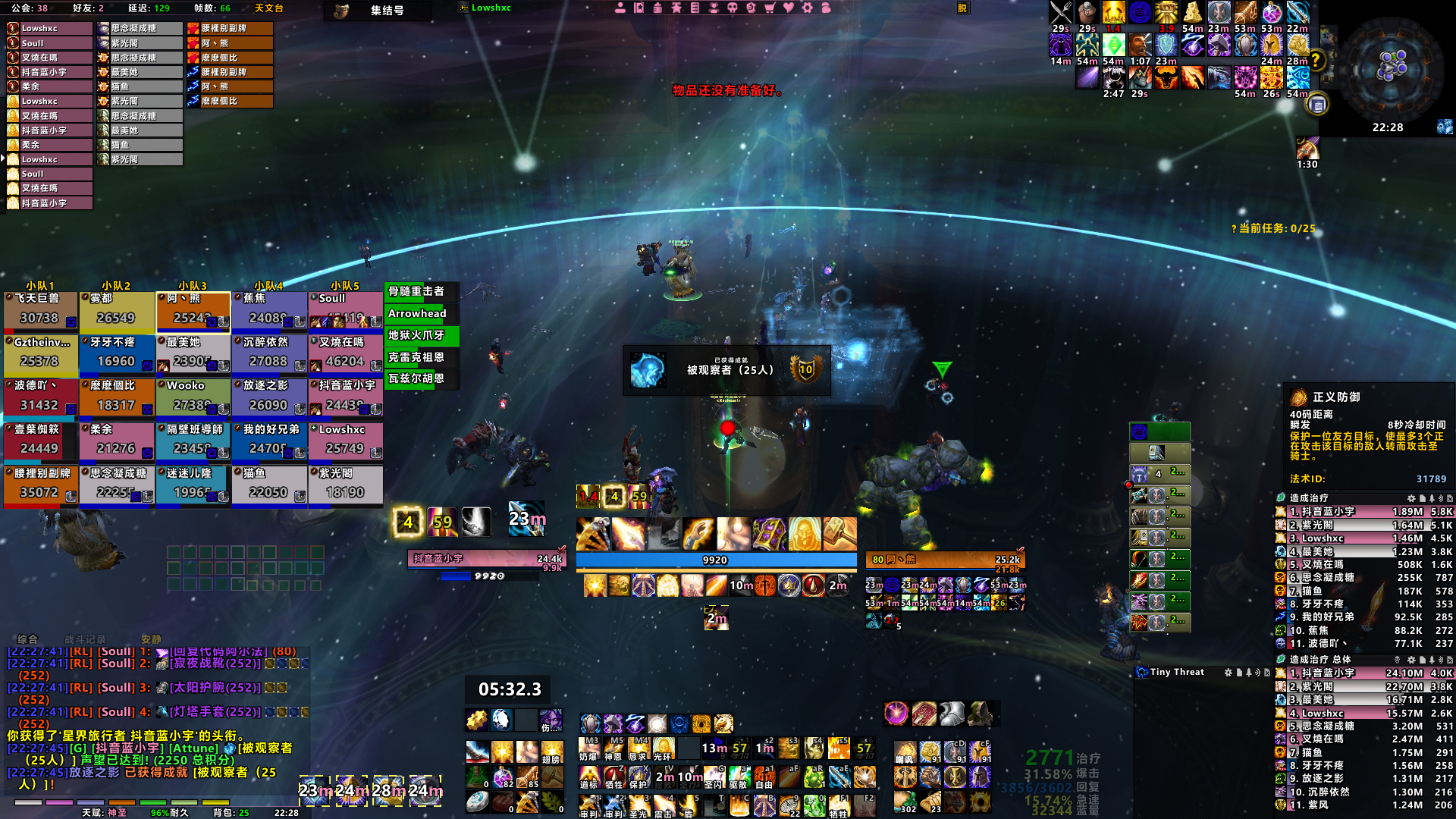1456x819 pixels.
Task: Expand the 当前任务 quest tracker header
Action: pos(1272,228)
